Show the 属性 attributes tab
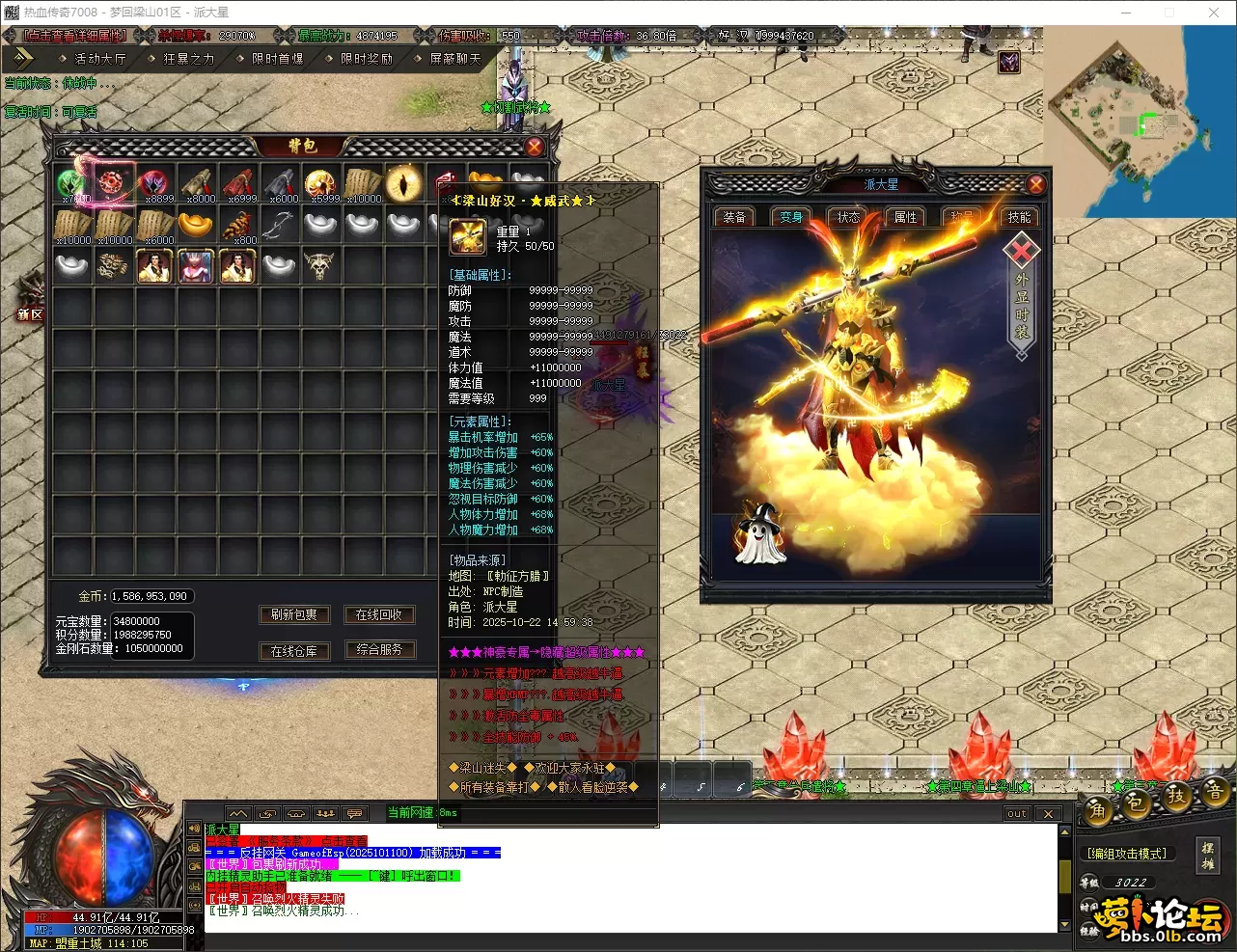1237x952 pixels. click(905, 217)
